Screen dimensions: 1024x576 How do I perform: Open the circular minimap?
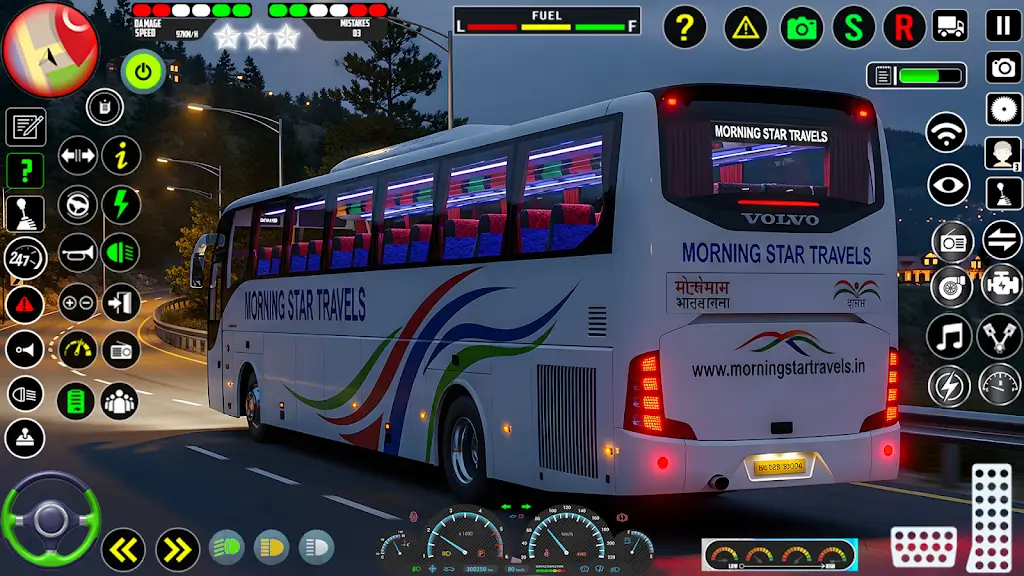click(x=50, y=48)
